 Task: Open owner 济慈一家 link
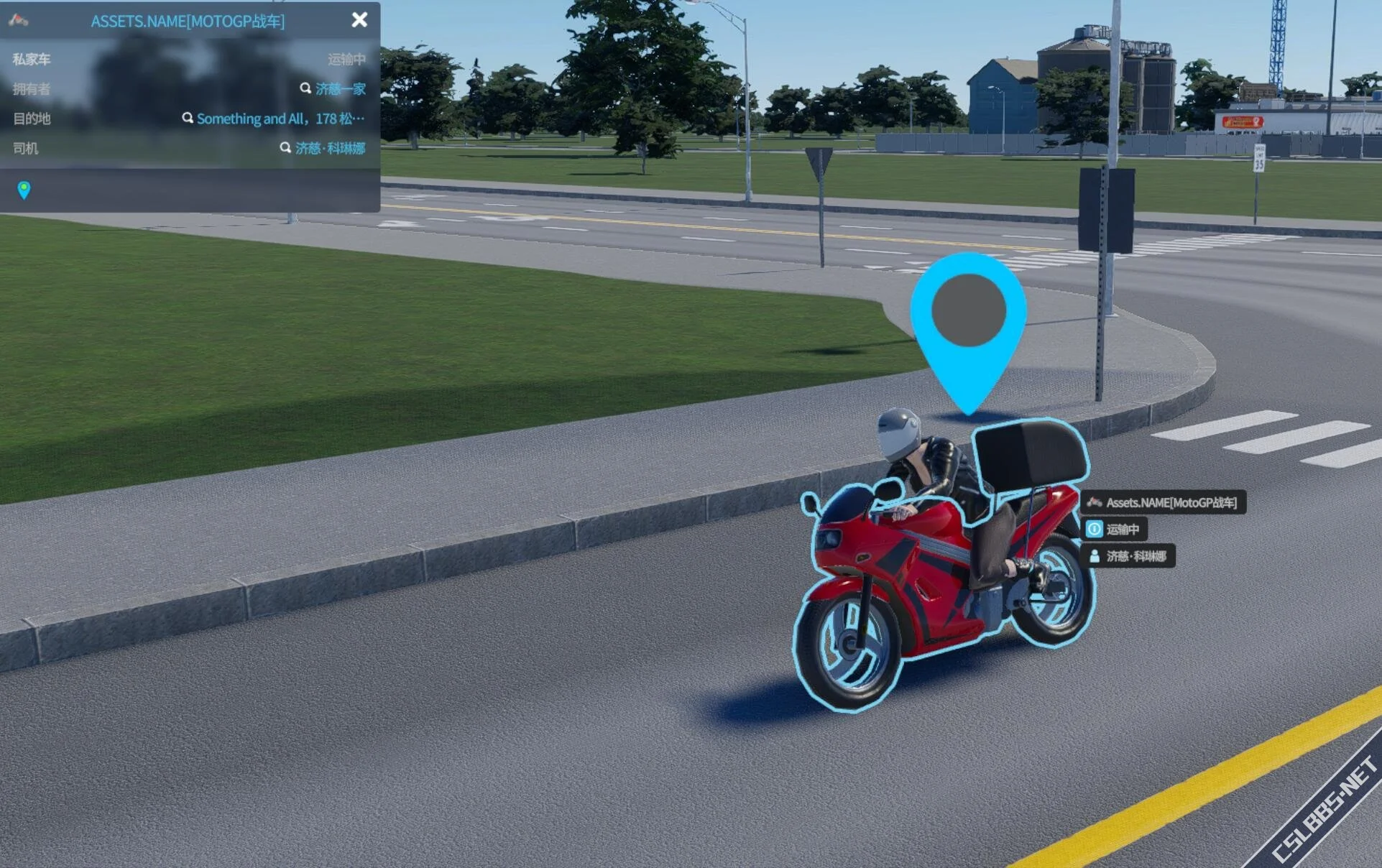(x=340, y=89)
